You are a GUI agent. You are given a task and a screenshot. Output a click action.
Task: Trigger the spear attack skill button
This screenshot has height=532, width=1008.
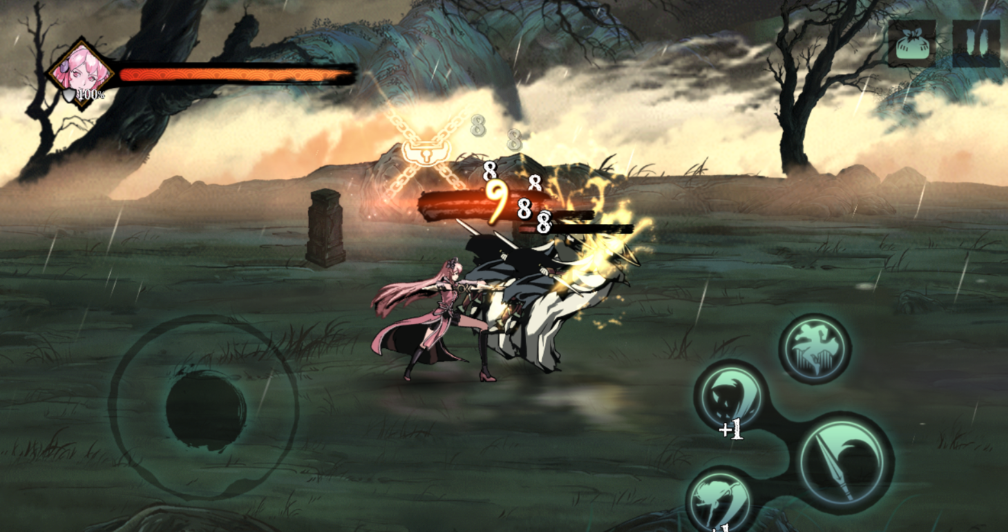point(845,463)
